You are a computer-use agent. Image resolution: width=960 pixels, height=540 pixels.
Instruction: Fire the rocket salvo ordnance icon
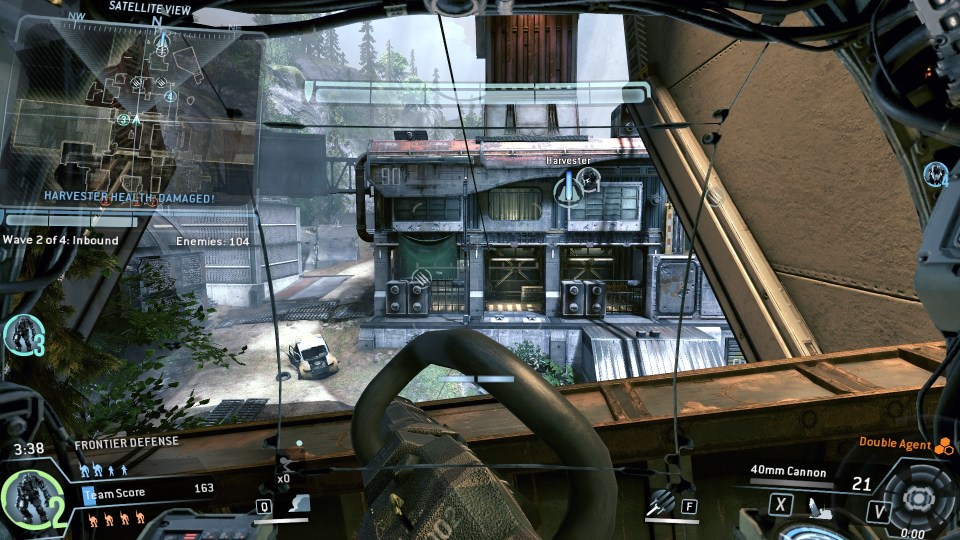coord(659,505)
